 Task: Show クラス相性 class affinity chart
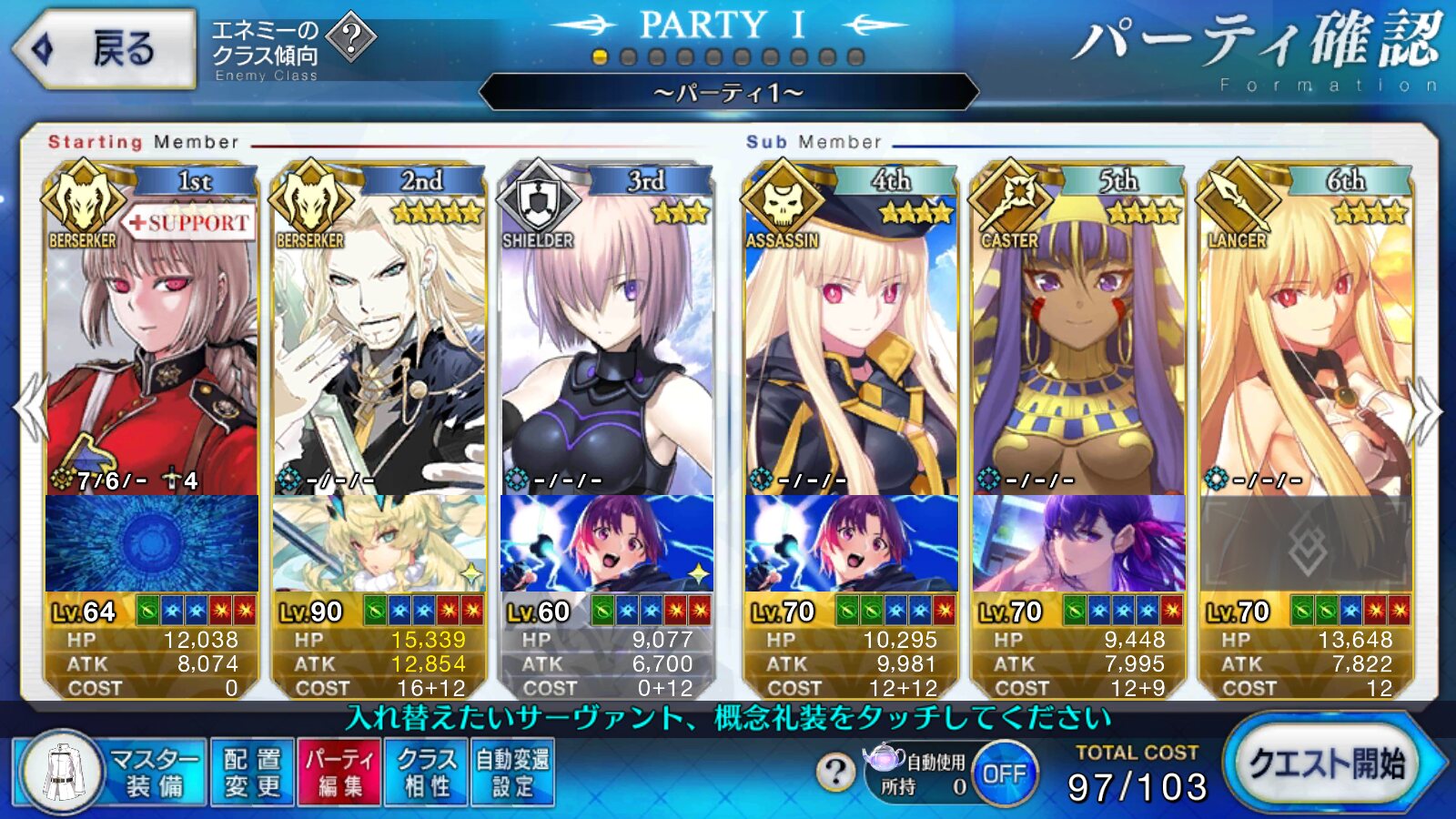tap(426, 772)
